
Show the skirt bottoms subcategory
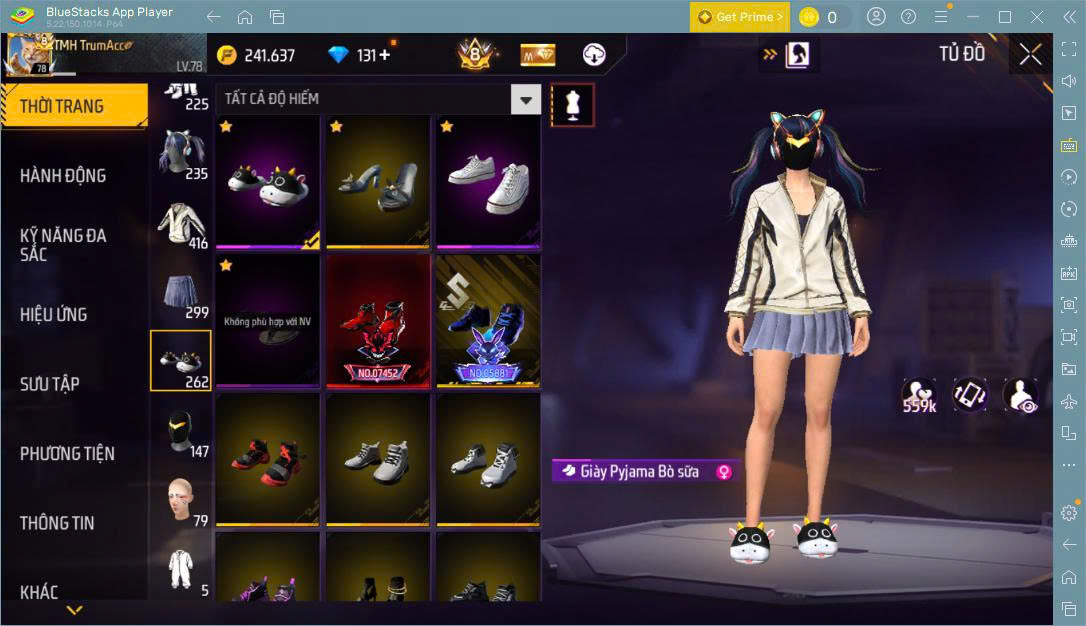pyautogui.click(x=181, y=294)
